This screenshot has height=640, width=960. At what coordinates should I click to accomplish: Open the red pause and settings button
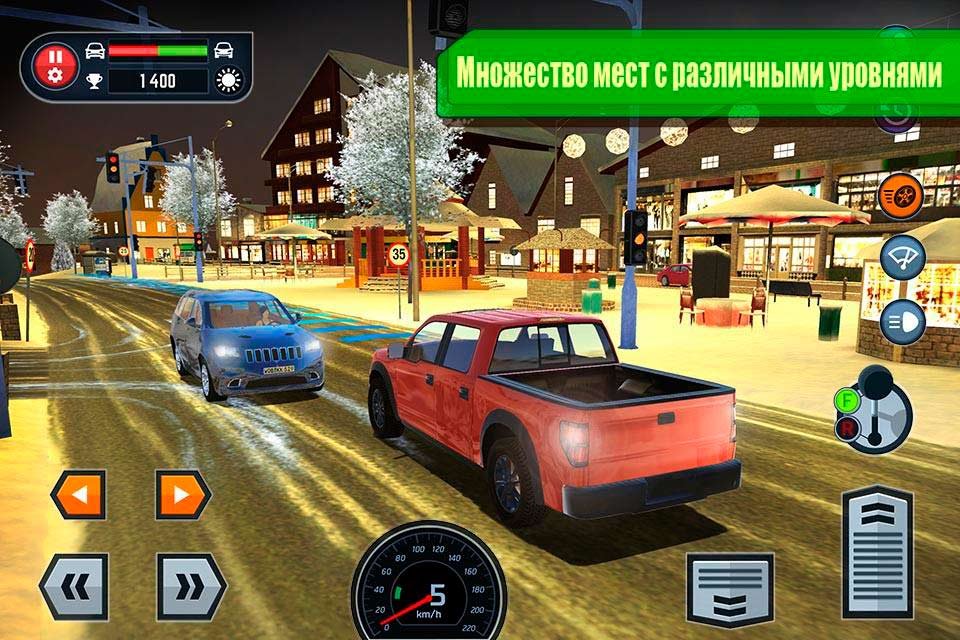56,66
